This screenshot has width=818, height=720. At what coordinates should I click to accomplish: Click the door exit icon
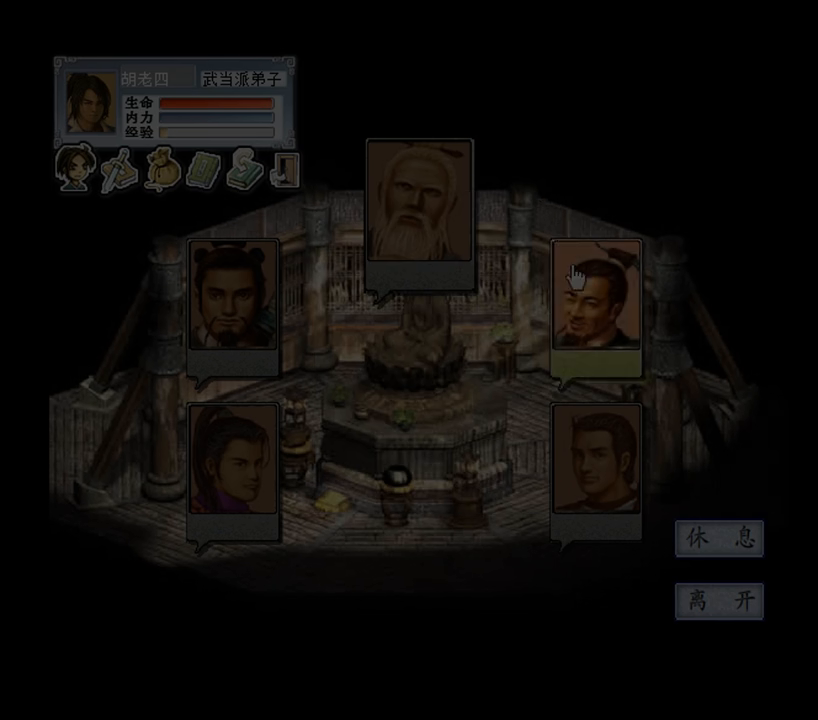click(285, 170)
